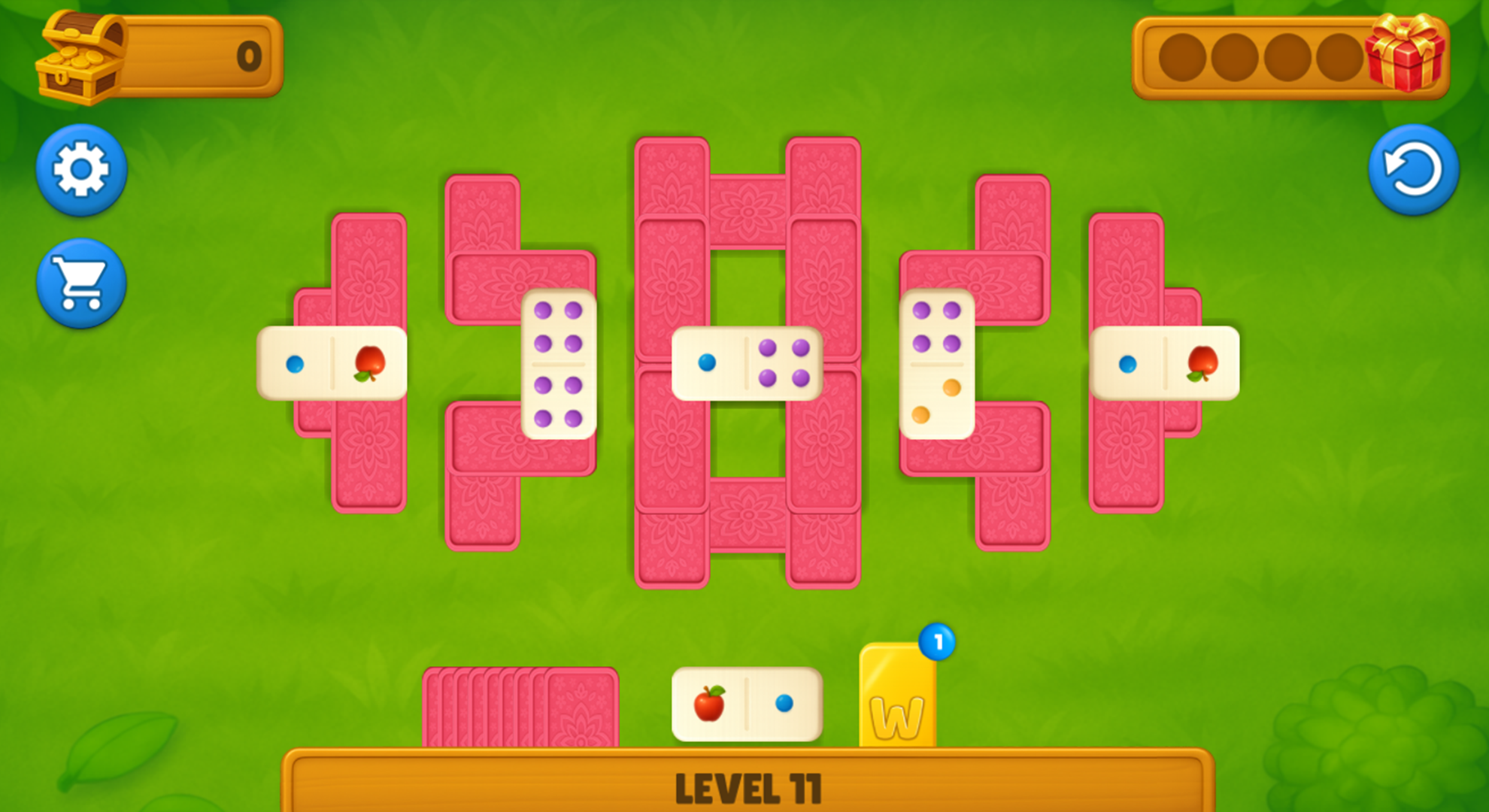This screenshot has height=812, width=1489.
Task: Tap the blue-apple domino on the far right
Action: (x=1166, y=363)
